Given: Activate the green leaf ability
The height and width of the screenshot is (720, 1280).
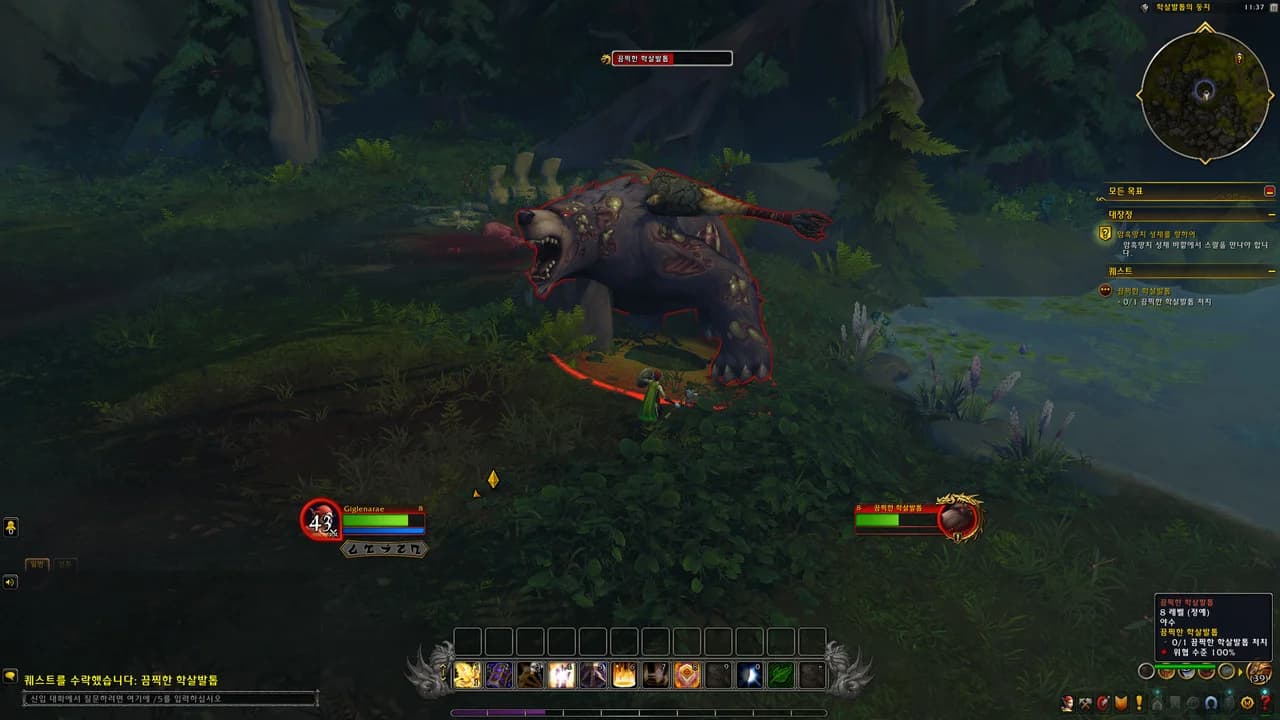Looking at the screenshot, I should 780,676.
